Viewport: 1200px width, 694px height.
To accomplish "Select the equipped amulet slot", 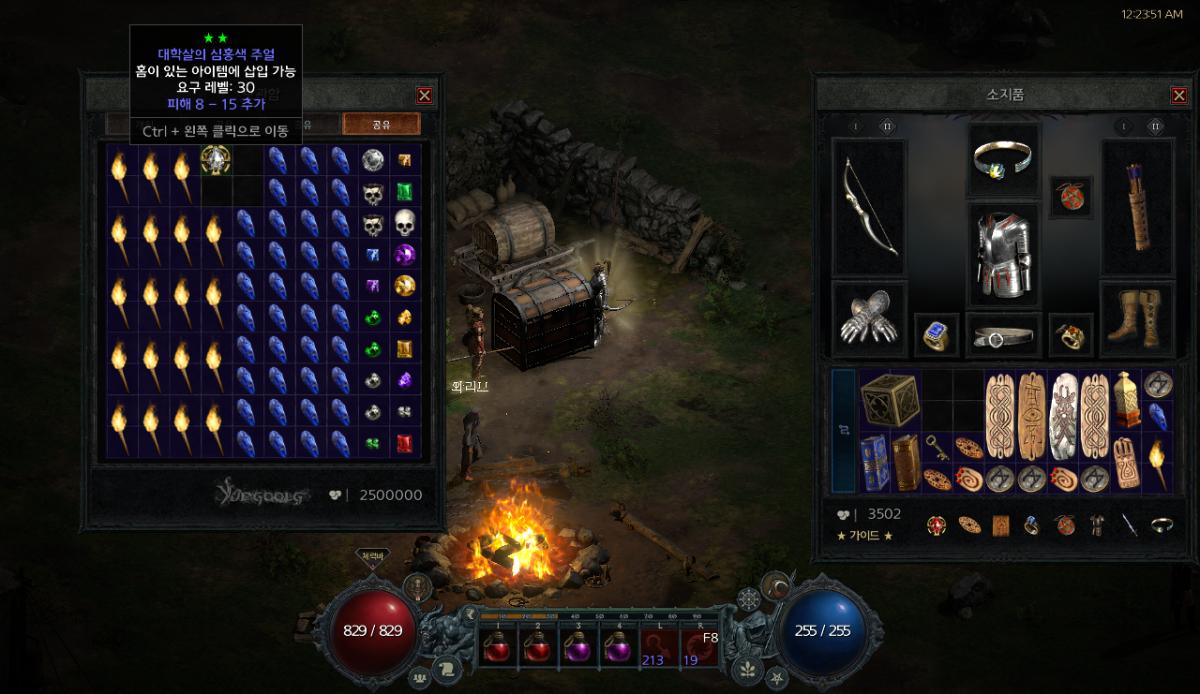I will 1070,197.
